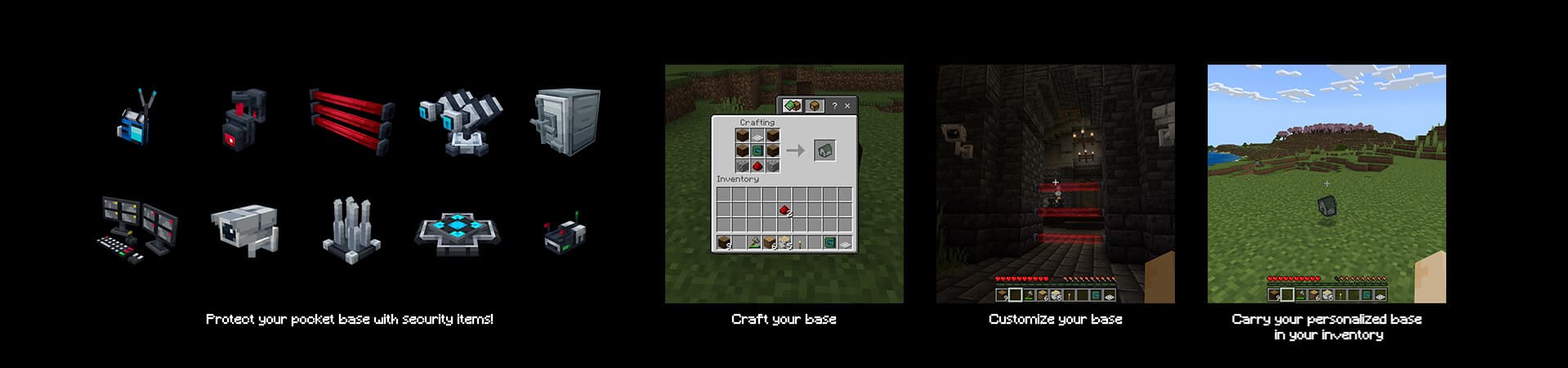1568x368 pixels.
Task: Open the question mark help button
Action: click(x=833, y=105)
